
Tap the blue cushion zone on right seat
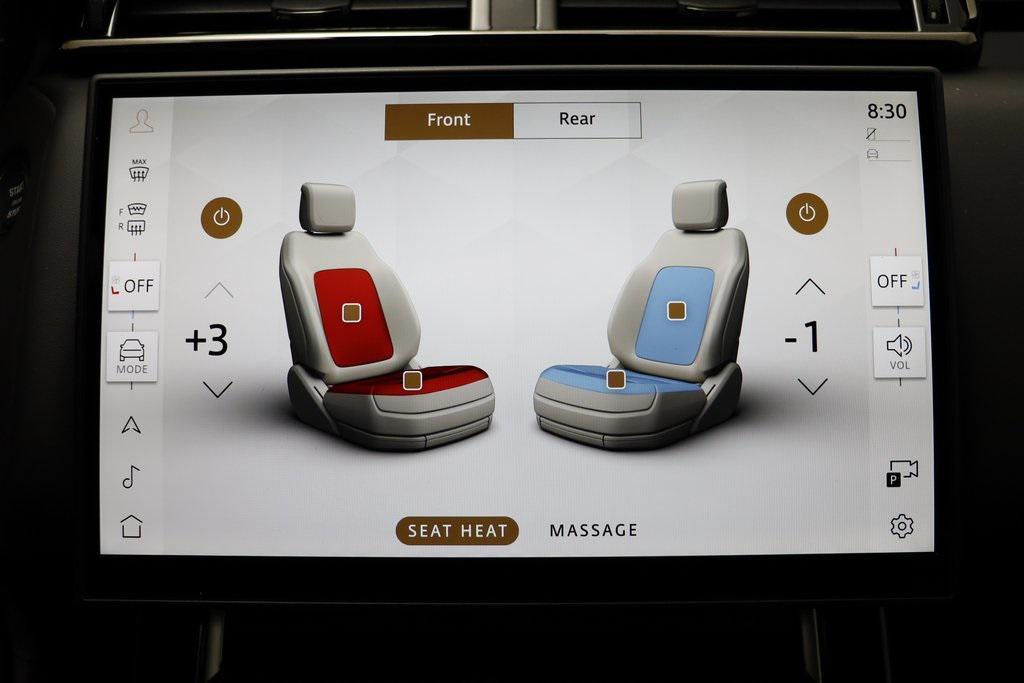click(616, 379)
